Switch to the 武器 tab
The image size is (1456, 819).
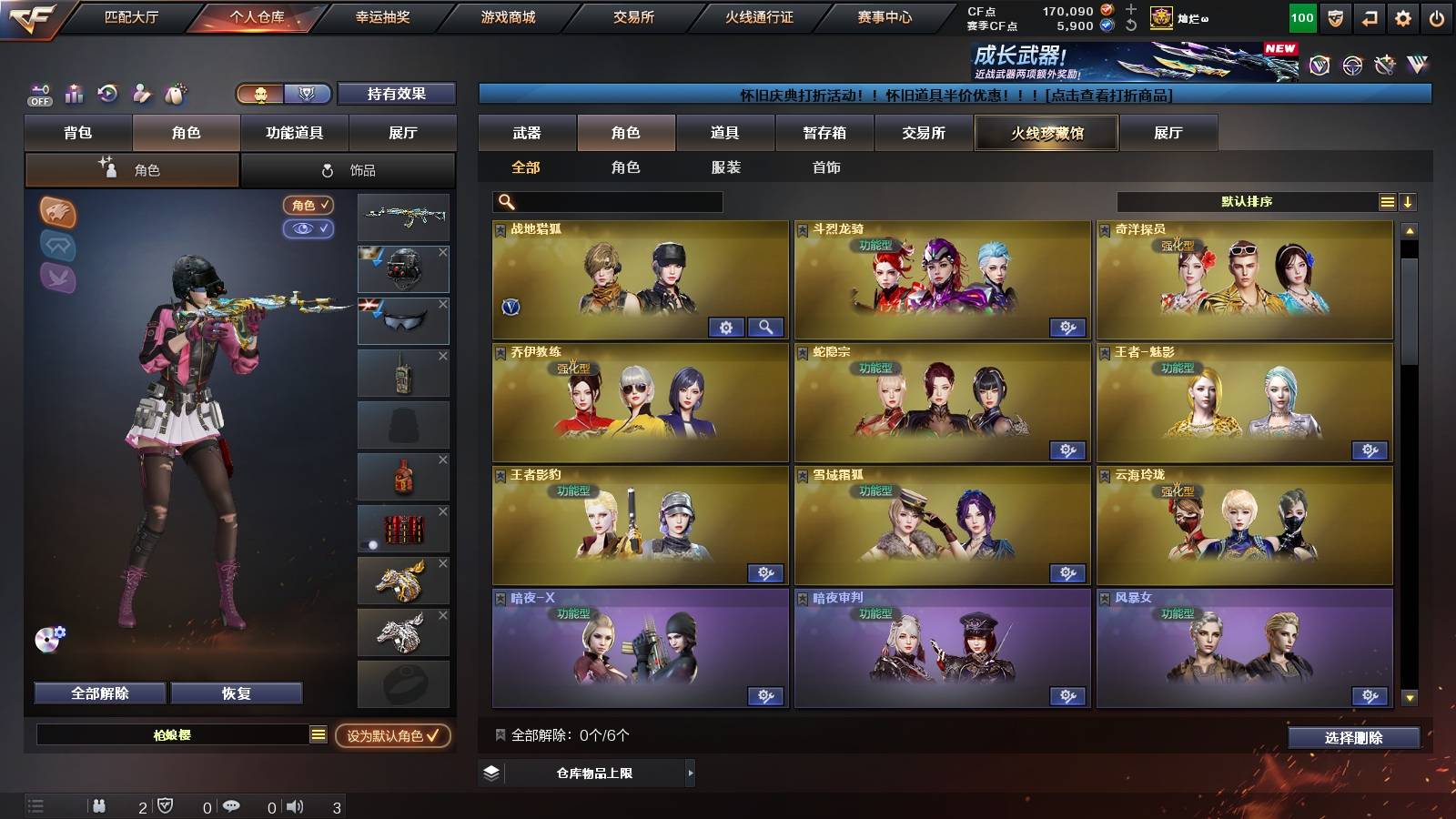click(528, 133)
